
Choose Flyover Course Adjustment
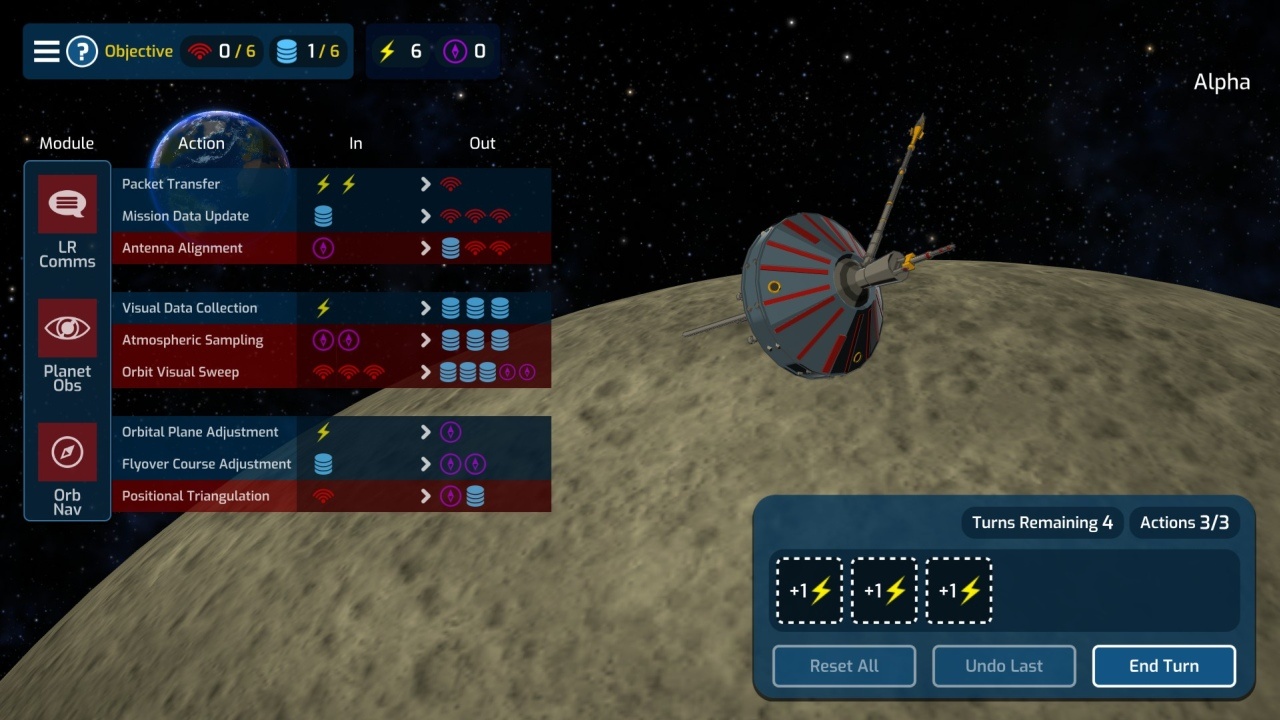click(206, 464)
